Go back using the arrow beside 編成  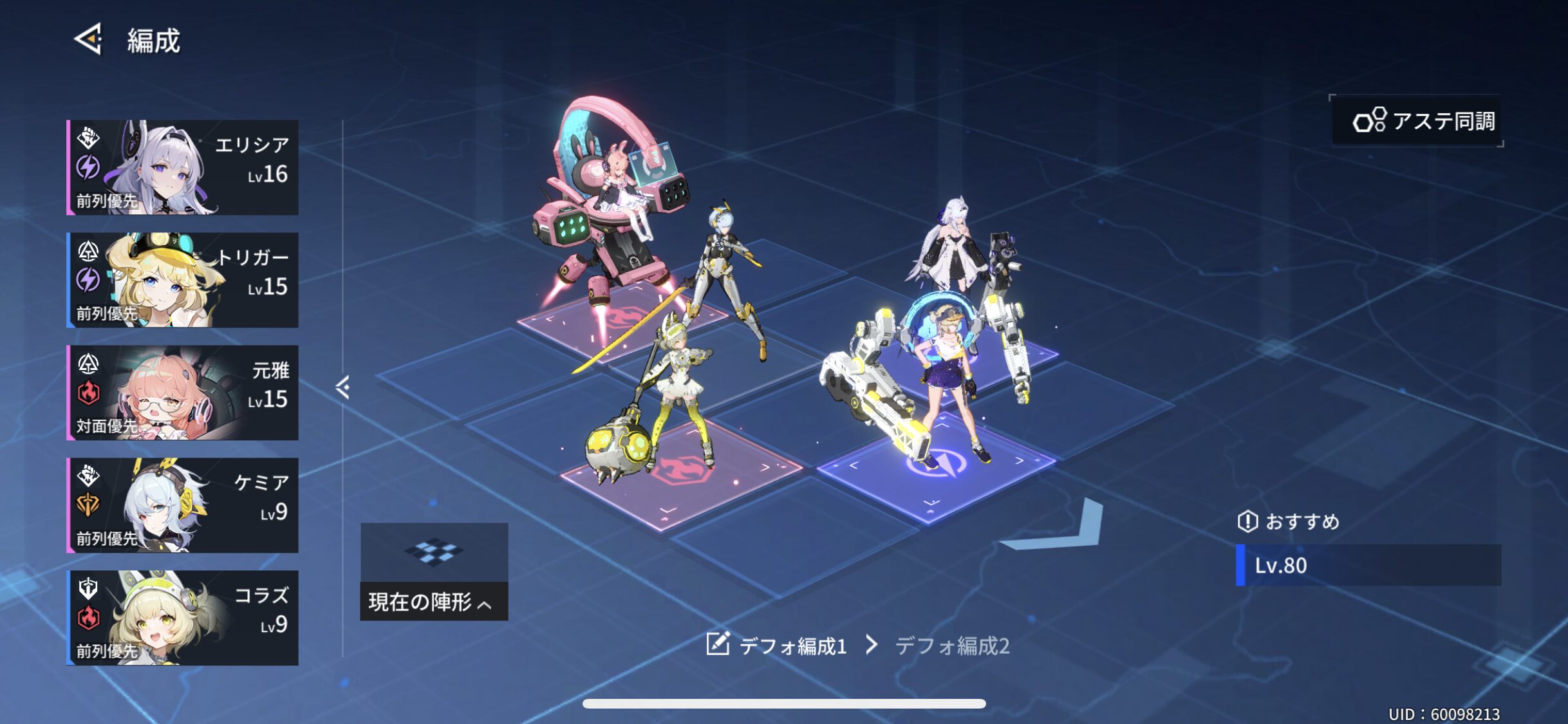pos(89,39)
